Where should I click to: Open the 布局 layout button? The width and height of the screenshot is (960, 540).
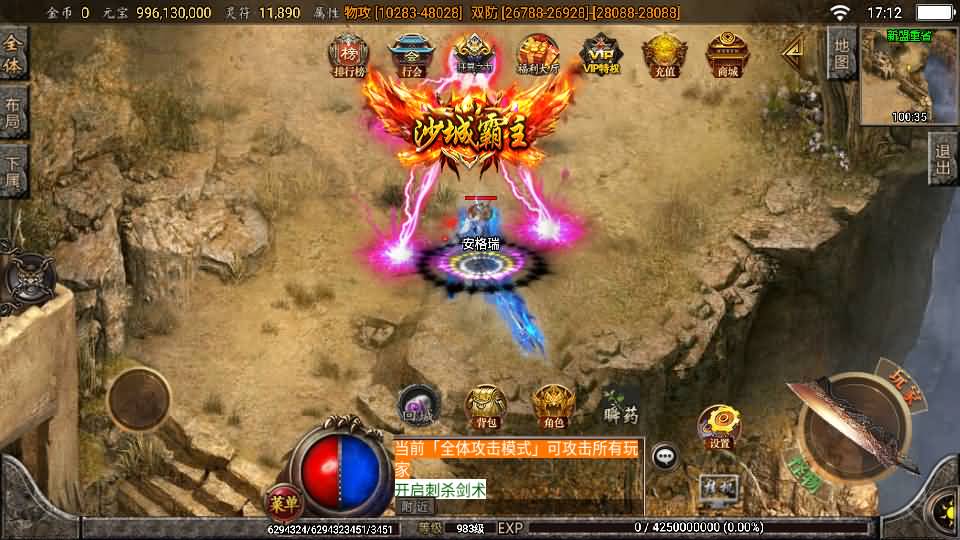[x=13, y=113]
